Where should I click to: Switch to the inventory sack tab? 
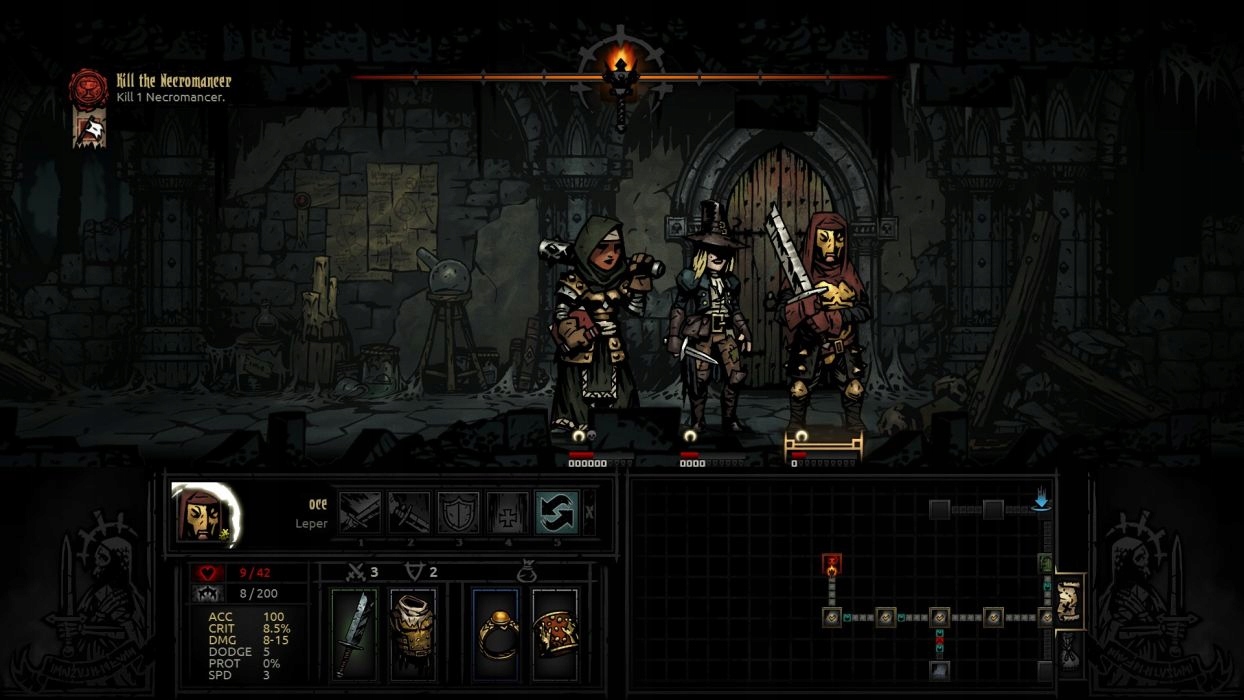[x=1069, y=651]
